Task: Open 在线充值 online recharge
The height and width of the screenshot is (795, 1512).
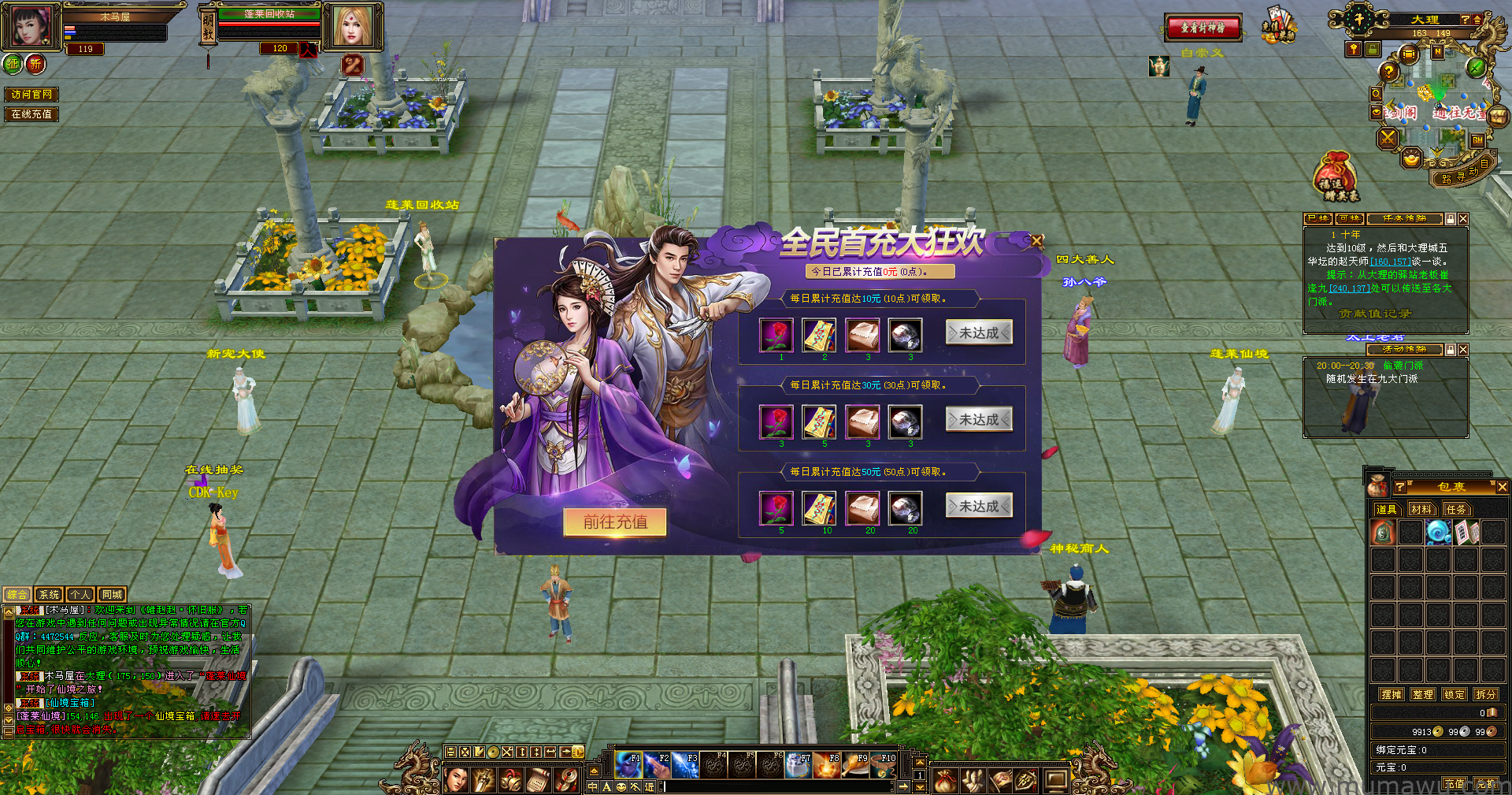Action: (x=31, y=114)
